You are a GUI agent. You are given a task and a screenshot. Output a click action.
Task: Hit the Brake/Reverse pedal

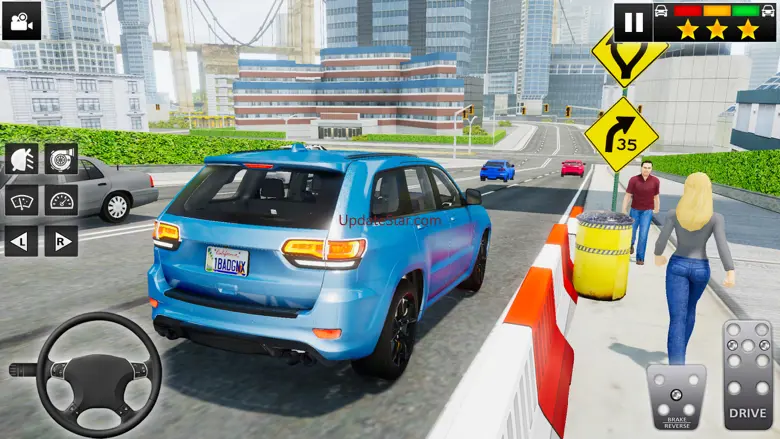click(676, 396)
